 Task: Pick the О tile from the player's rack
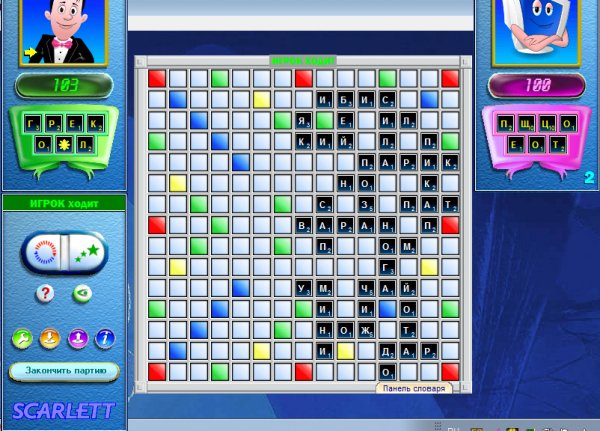click(x=45, y=146)
